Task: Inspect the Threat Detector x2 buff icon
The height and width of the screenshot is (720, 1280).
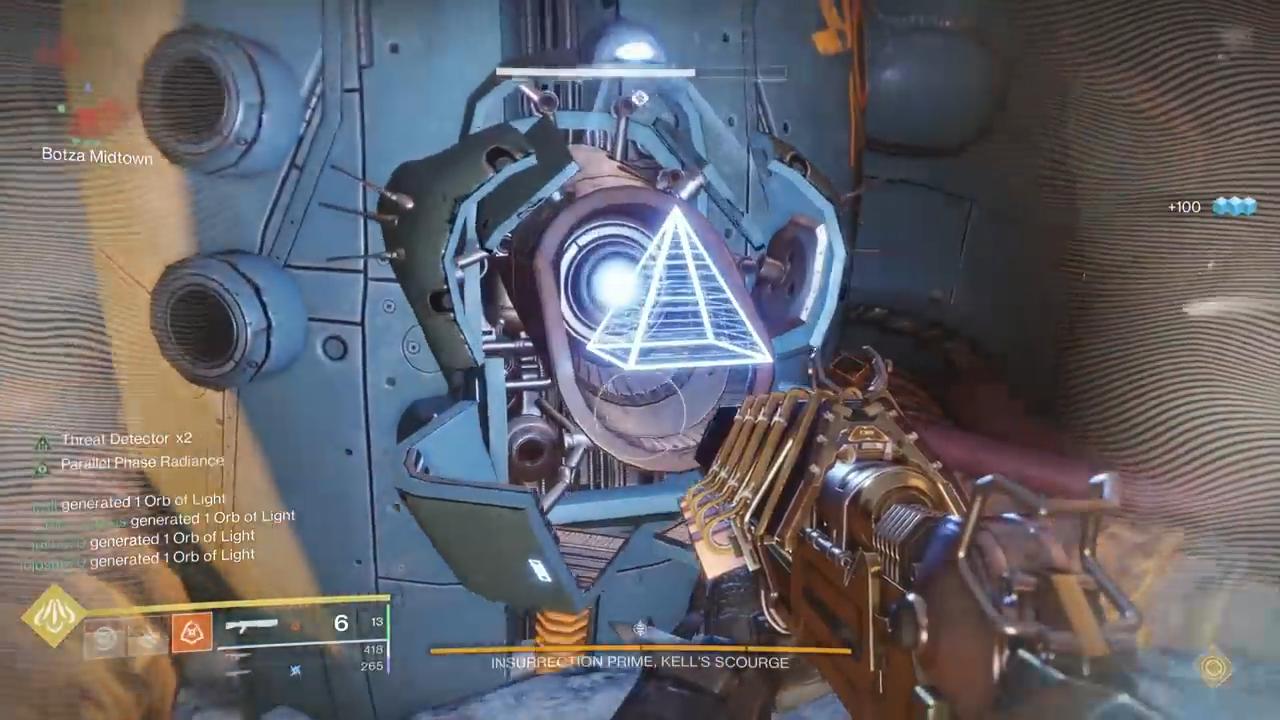Action: coord(42,442)
